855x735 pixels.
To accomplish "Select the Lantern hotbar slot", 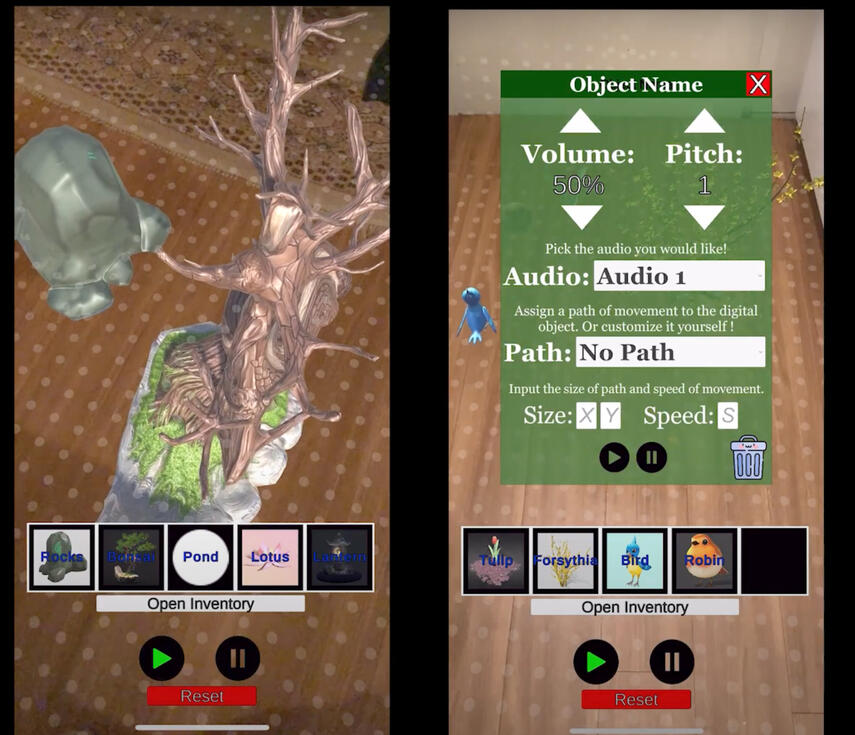I will coord(339,557).
